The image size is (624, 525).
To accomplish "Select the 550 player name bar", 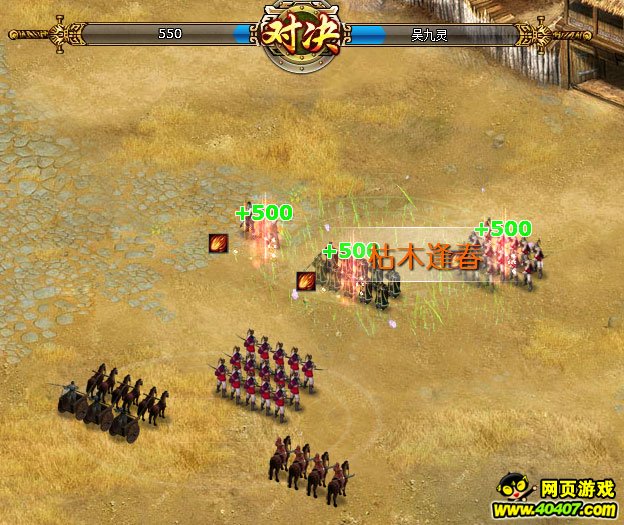I will pyautogui.click(x=169, y=34).
